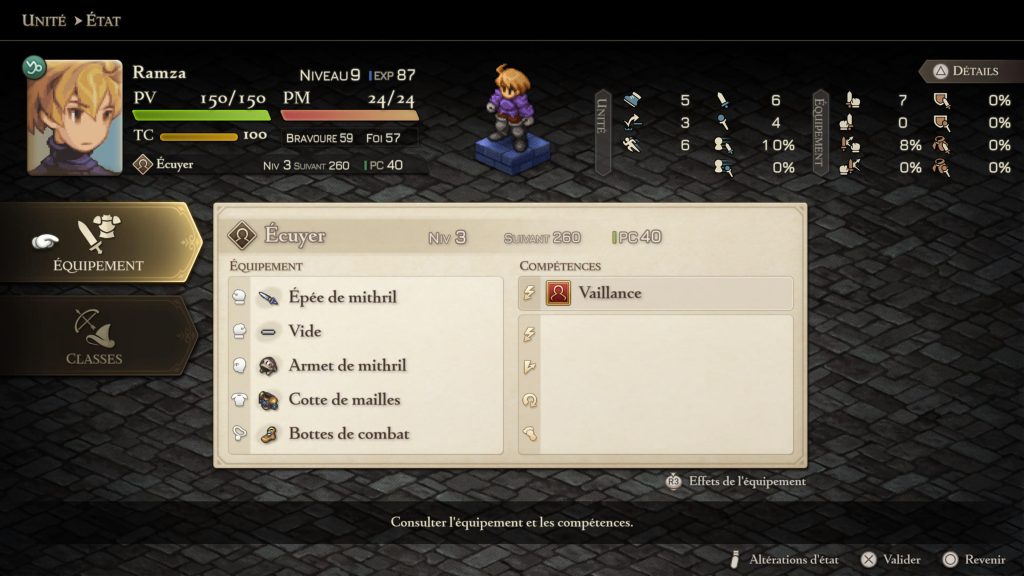
Task: Click Ramza's character portrait
Action: (x=75, y=117)
